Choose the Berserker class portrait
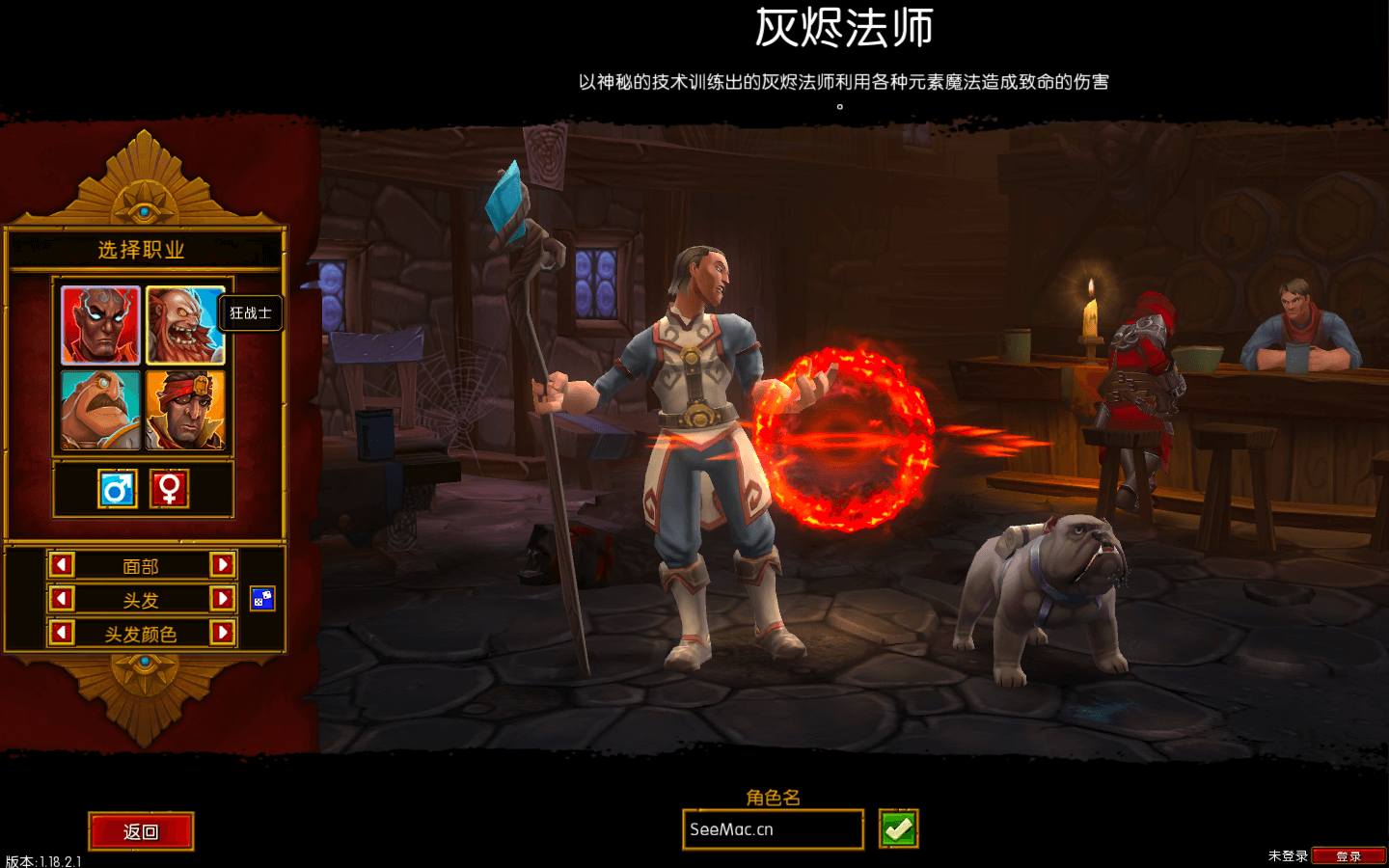This screenshot has width=1389, height=868. 185,324
